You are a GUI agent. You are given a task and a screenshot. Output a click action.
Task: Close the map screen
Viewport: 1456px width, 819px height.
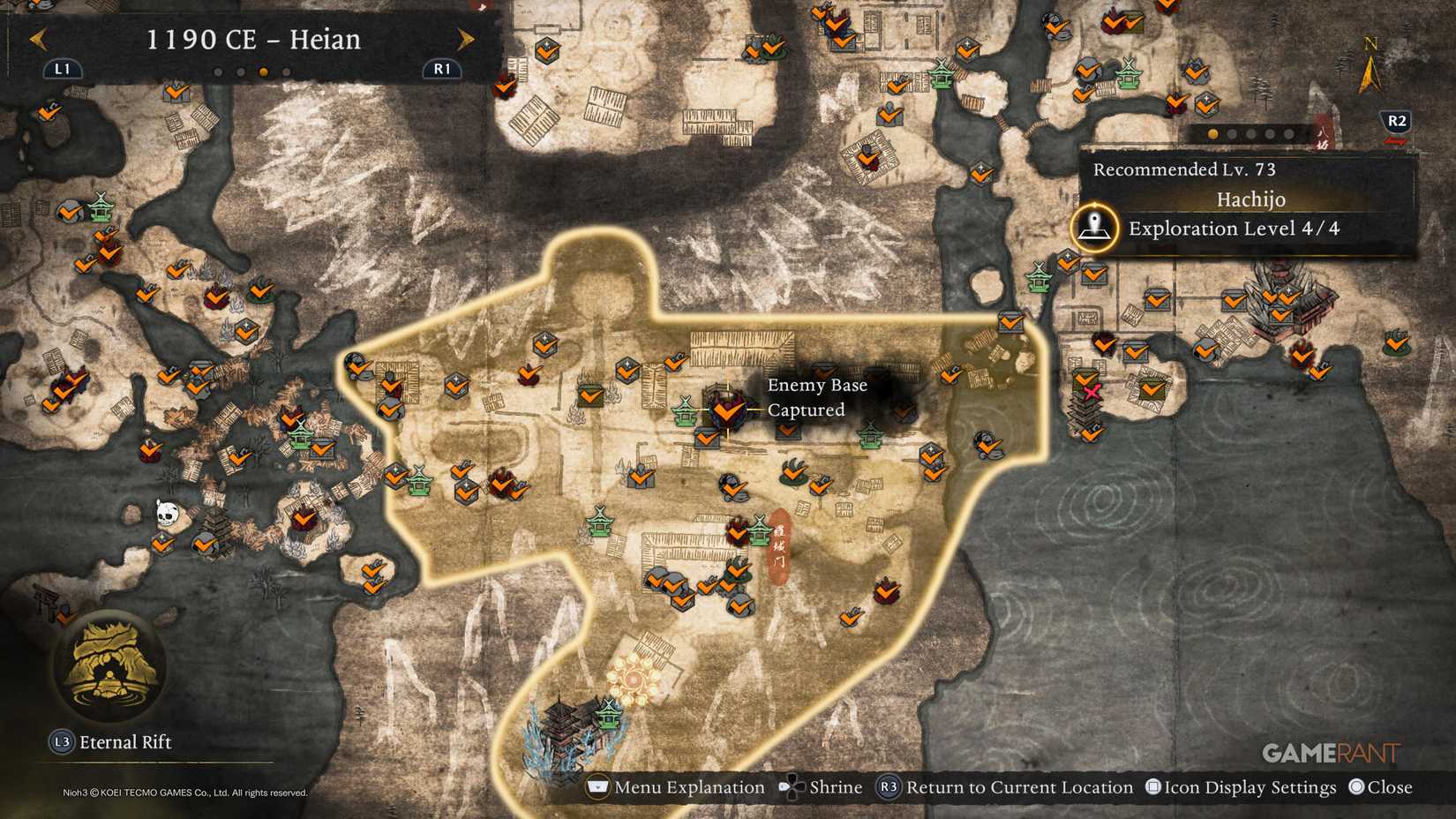pos(1359,786)
